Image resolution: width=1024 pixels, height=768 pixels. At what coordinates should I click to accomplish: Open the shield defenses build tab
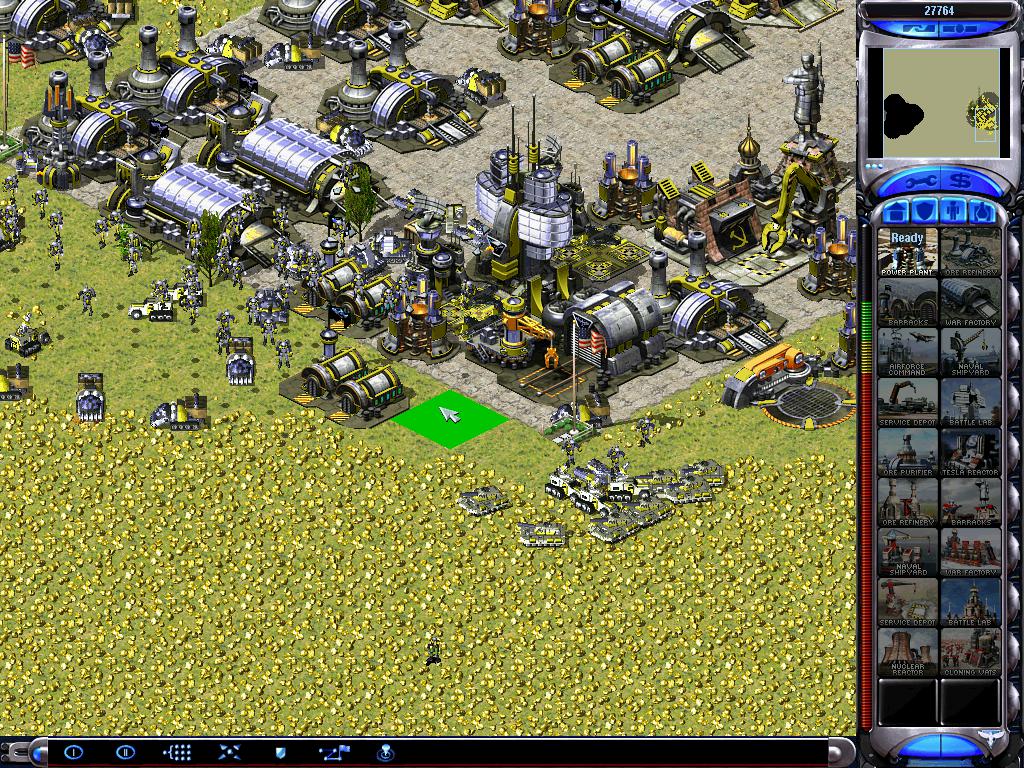925,212
